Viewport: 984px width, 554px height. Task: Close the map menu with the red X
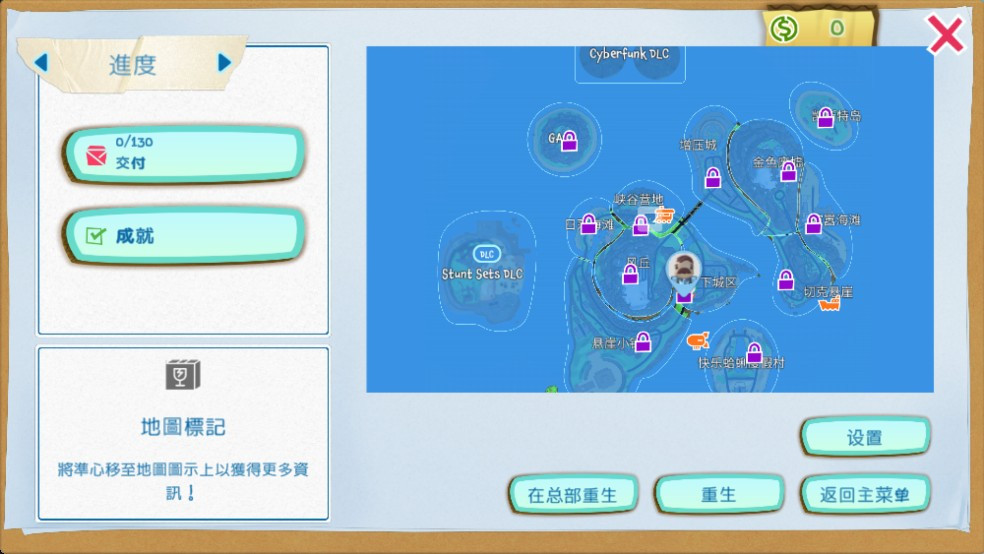[x=944, y=36]
